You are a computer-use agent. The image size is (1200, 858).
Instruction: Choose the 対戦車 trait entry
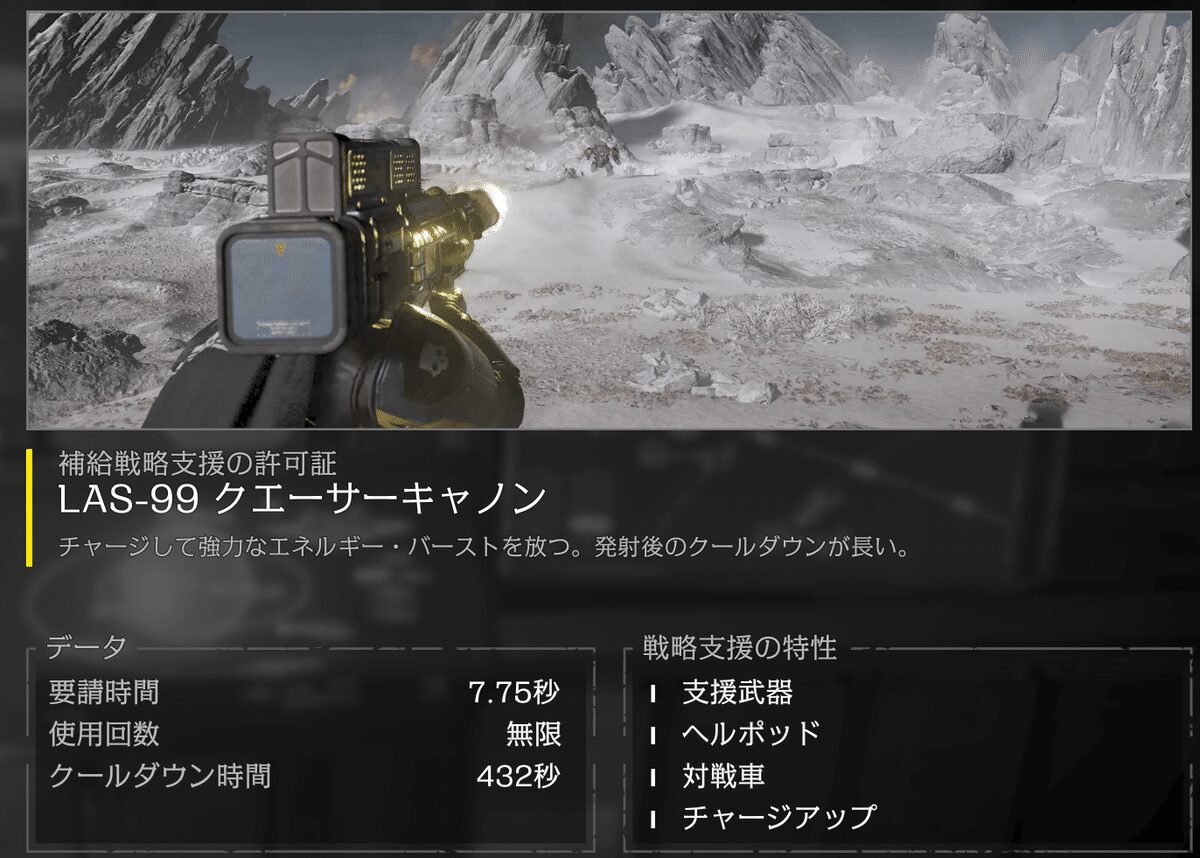point(723,776)
